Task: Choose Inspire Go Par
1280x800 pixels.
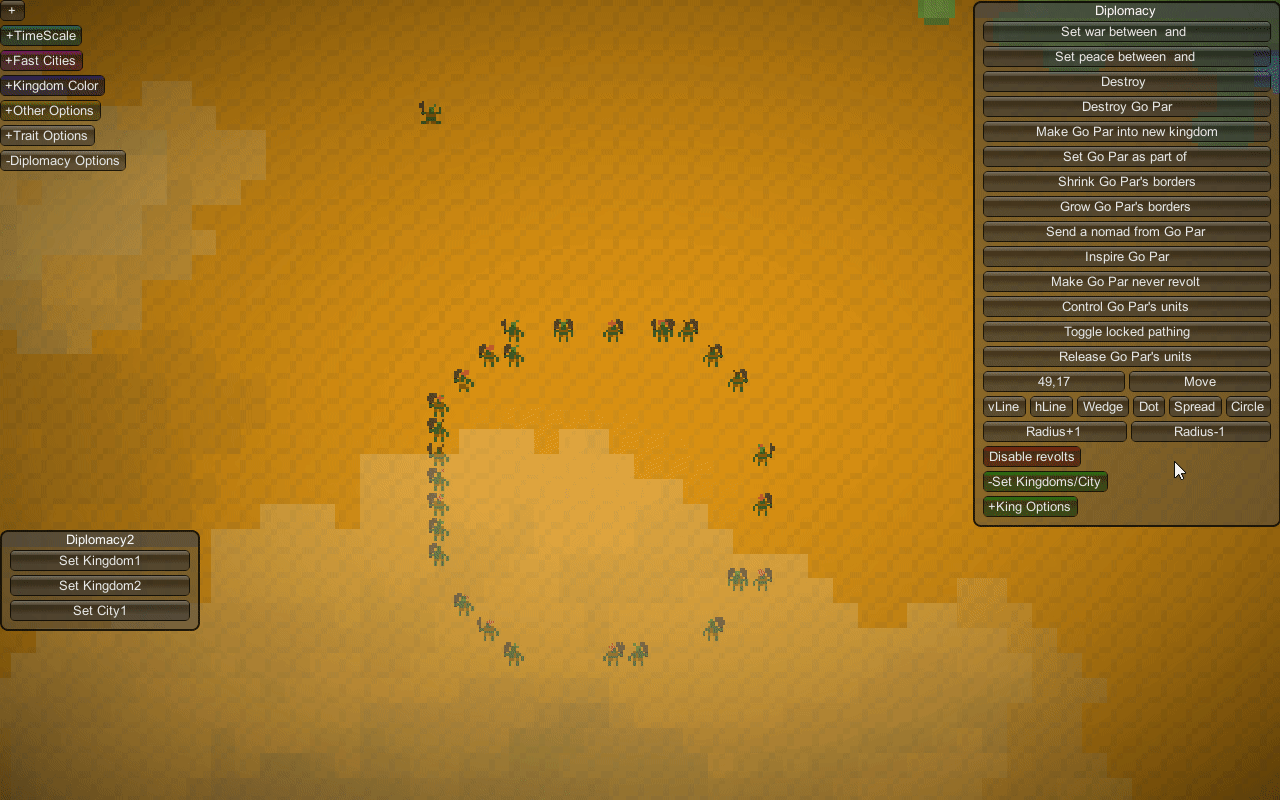Action: point(1126,257)
